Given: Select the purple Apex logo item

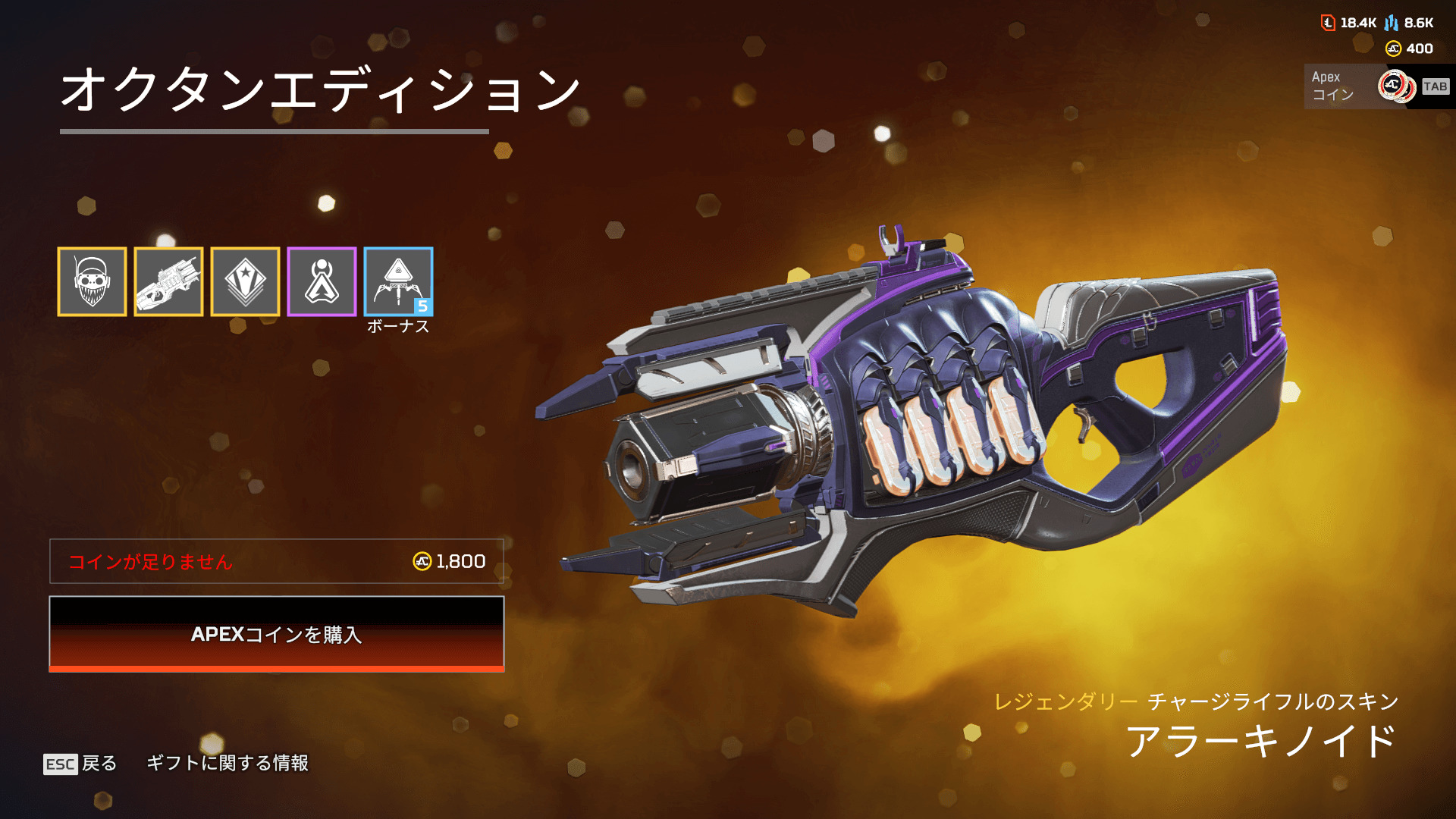Looking at the screenshot, I should pyautogui.click(x=322, y=281).
